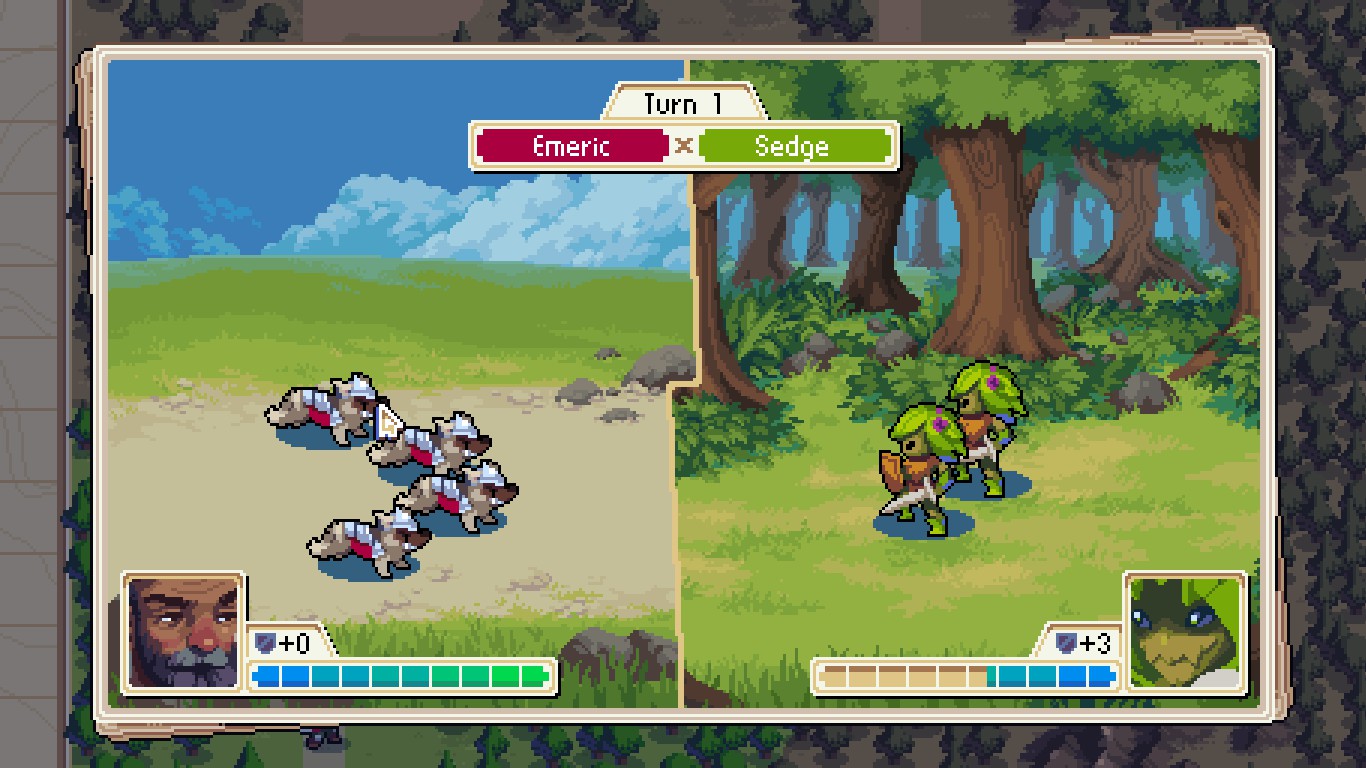
Task: Click Emeric's bearded commander portrait
Action: click(183, 632)
